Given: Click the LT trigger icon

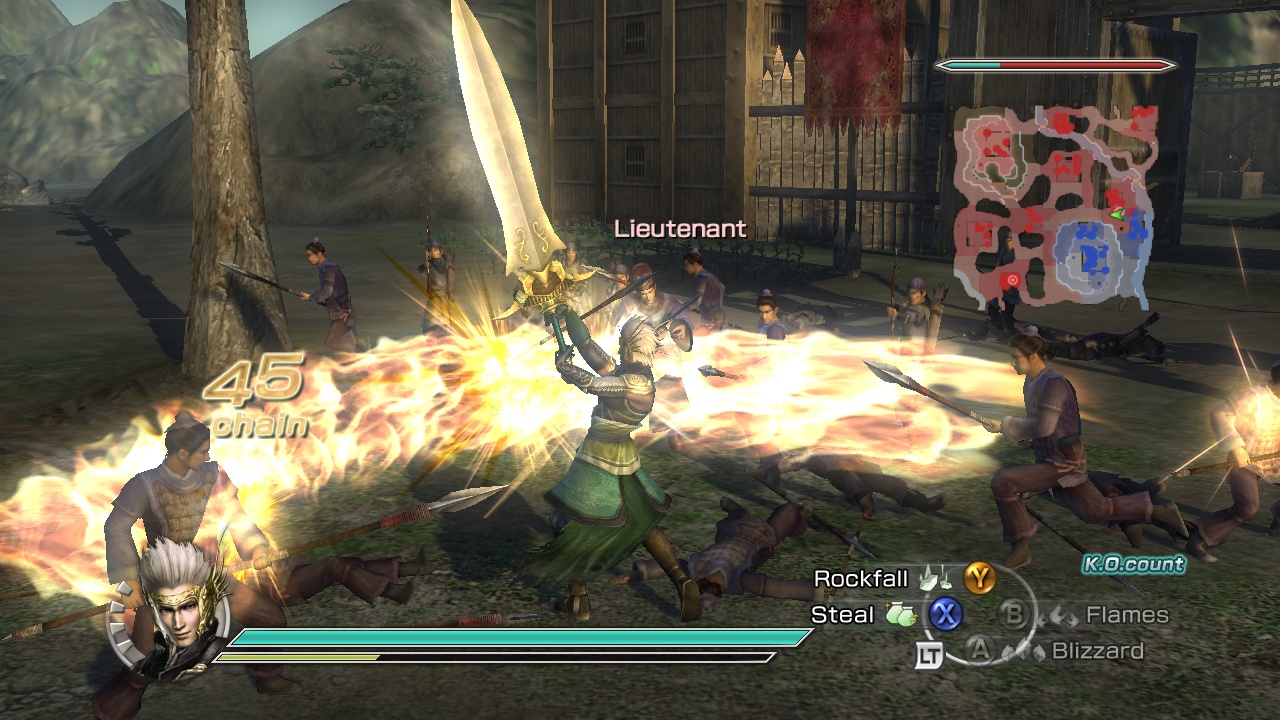Looking at the screenshot, I should pos(930,654).
